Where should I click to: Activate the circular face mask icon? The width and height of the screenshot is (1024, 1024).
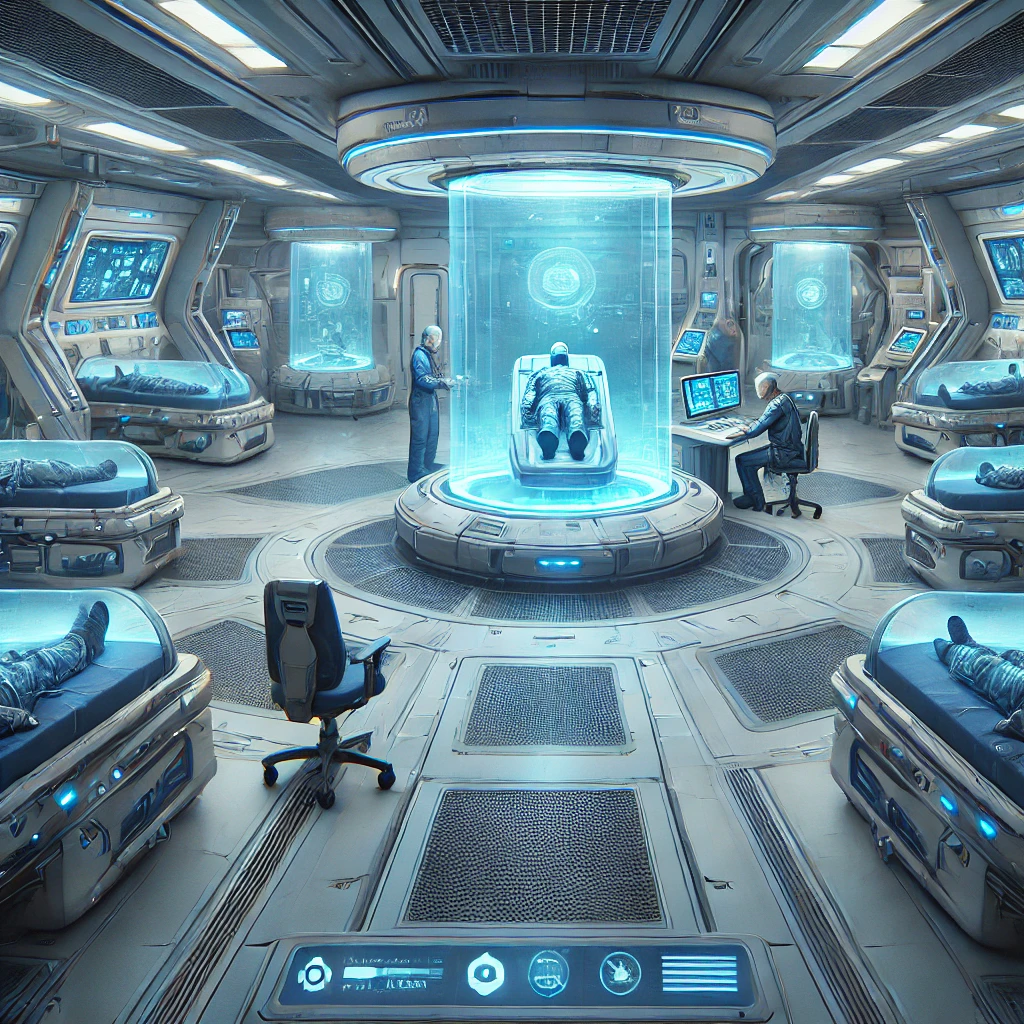(x=548, y=973)
